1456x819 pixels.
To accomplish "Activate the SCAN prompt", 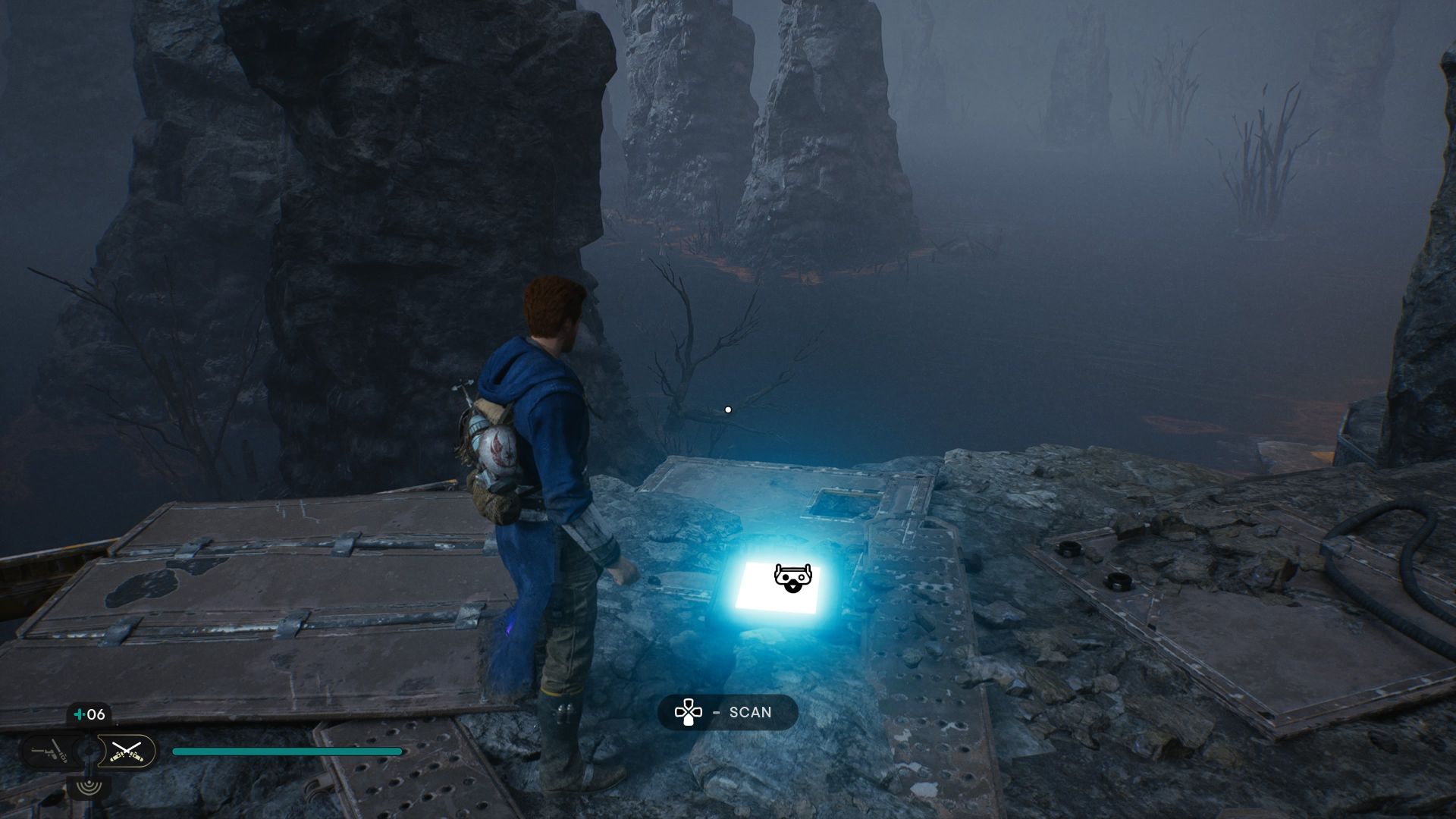I will [x=728, y=711].
